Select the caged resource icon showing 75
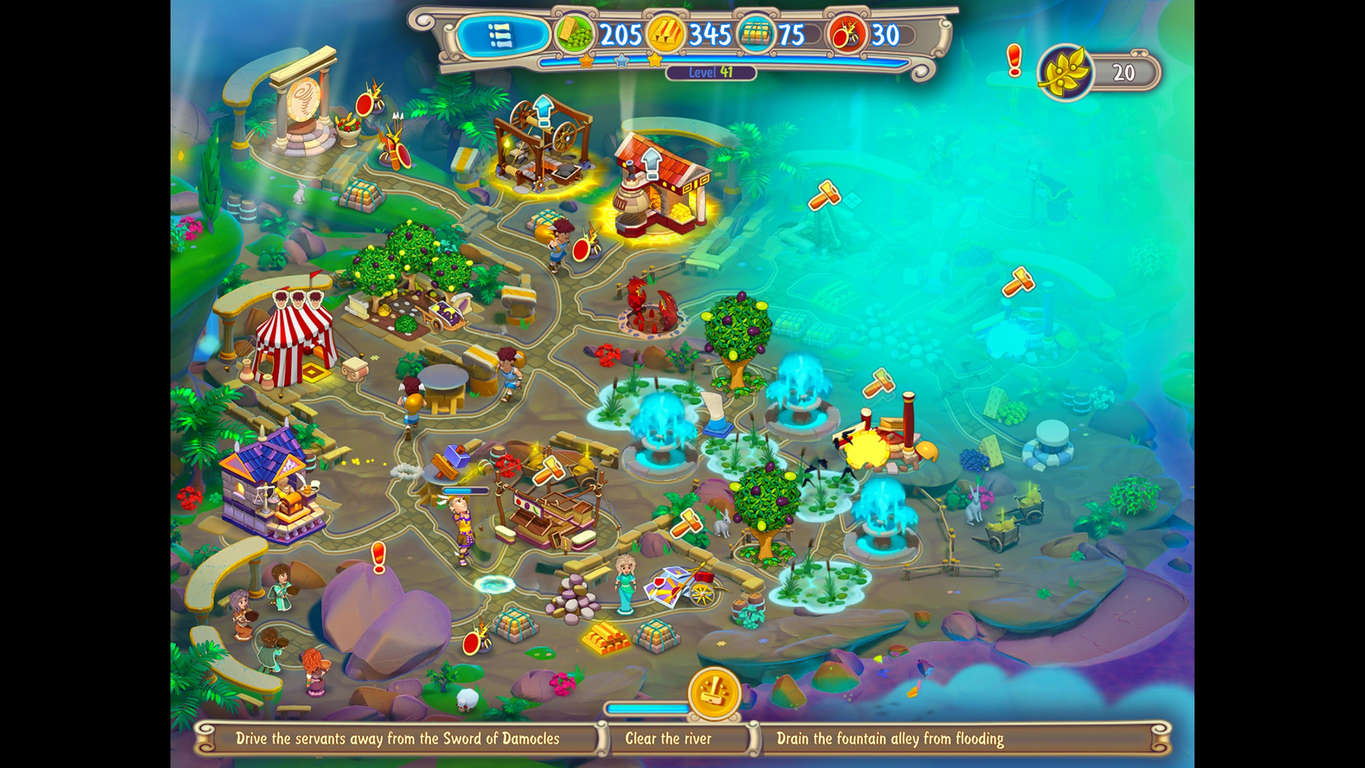Screen dimensions: 1365x768 pos(751,33)
